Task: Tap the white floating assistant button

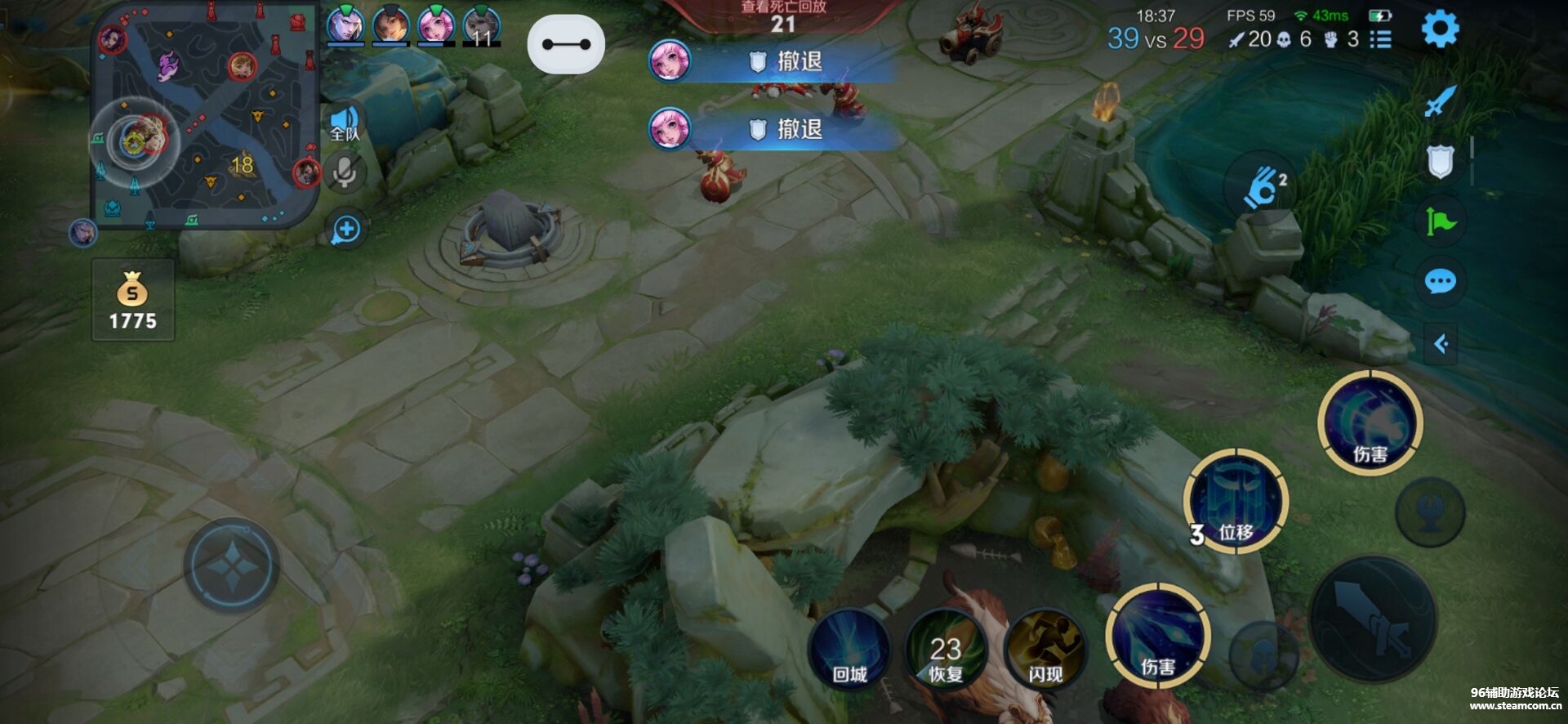Action: (x=566, y=44)
